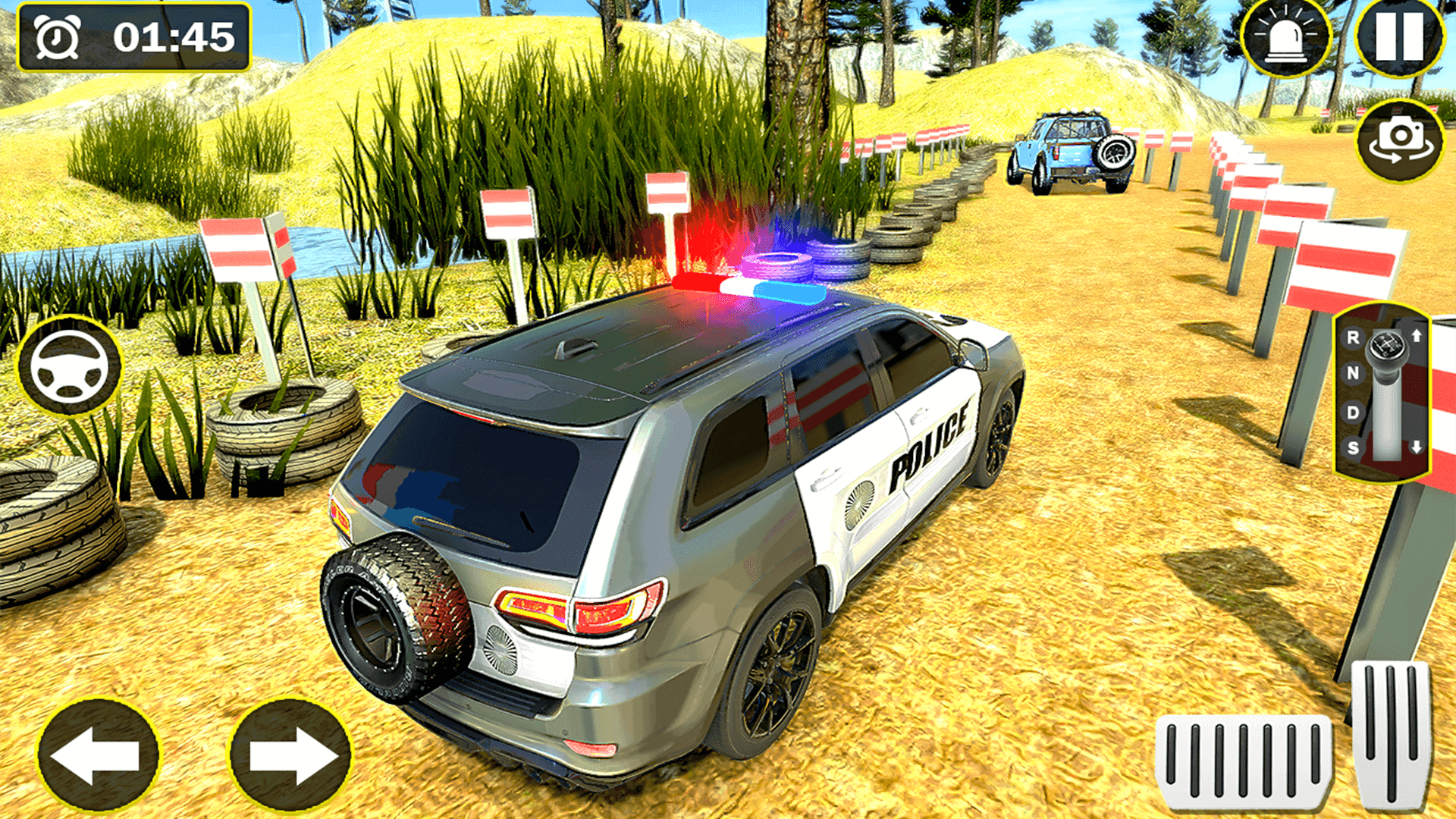This screenshot has height=819, width=1456.
Task: Select Drive on the gear shifter
Action: (1353, 412)
